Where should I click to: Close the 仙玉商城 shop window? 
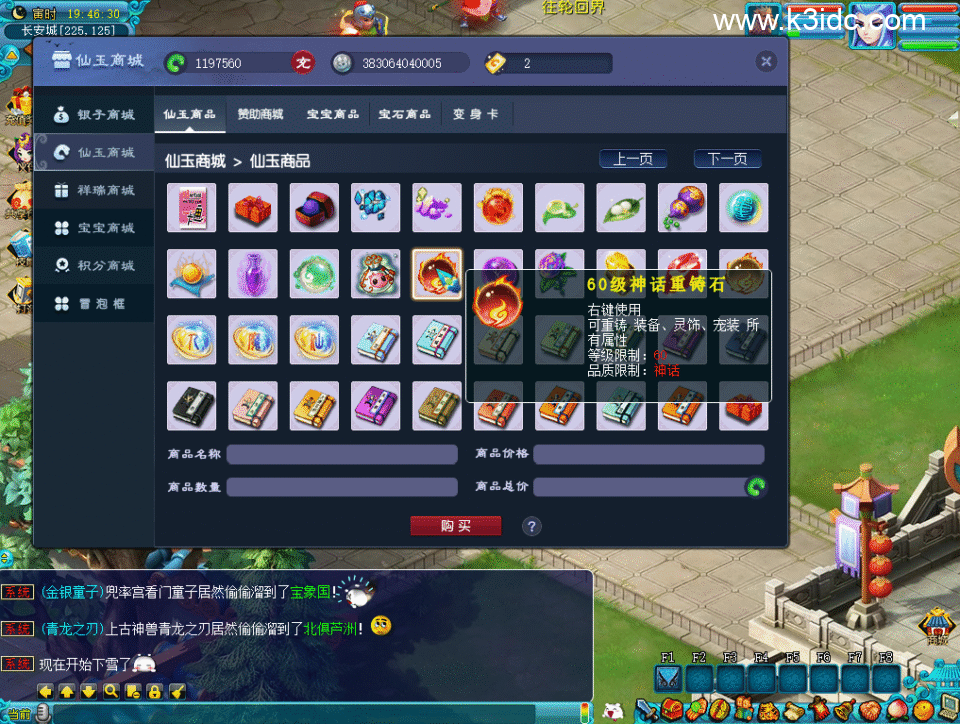766,62
